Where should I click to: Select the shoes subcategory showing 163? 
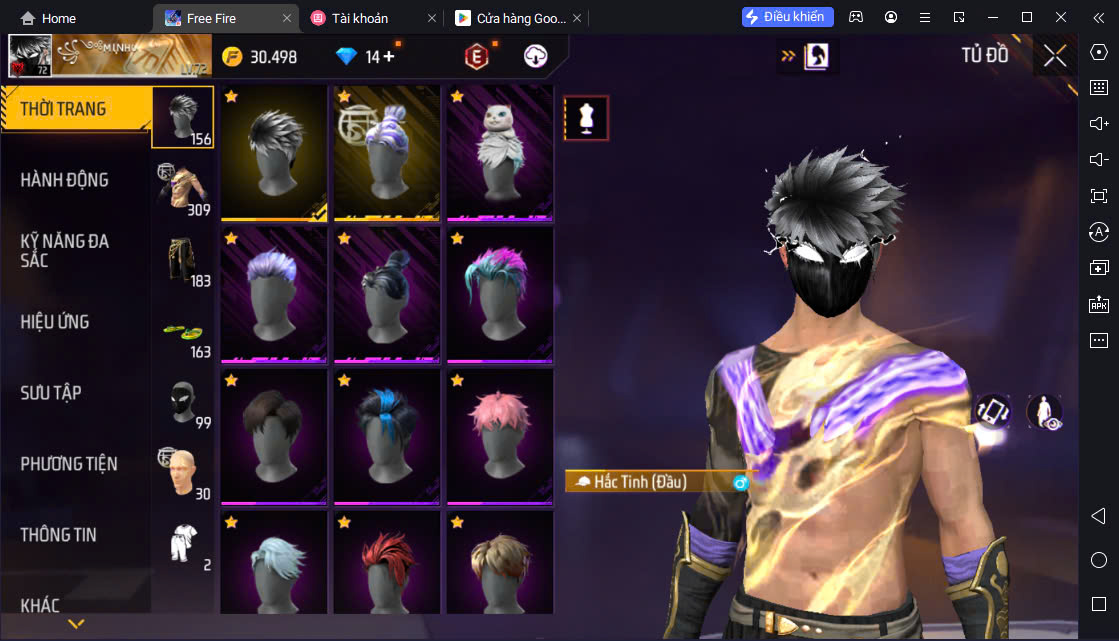click(x=183, y=331)
